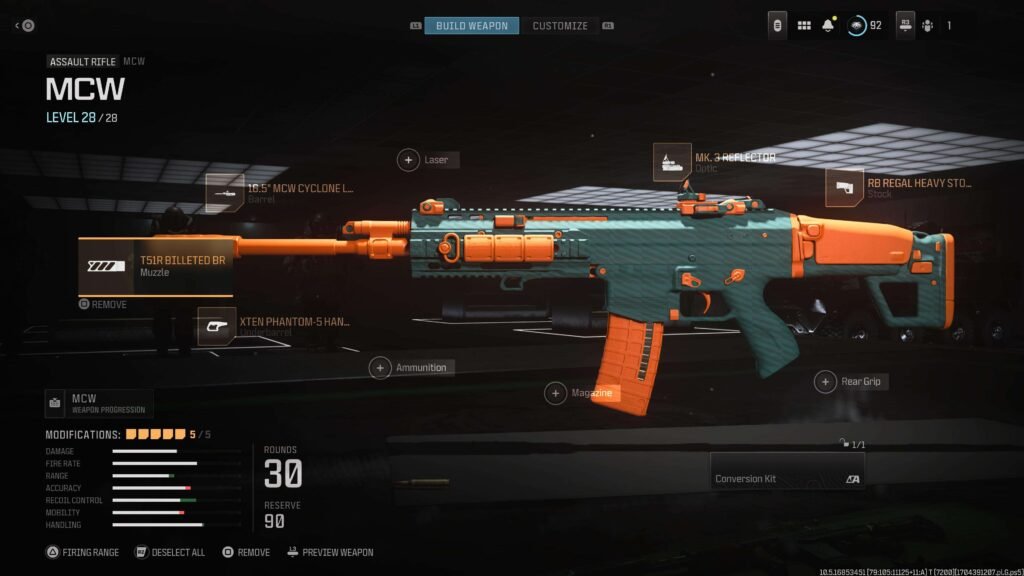The height and width of the screenshot is (576, 1024).
Task: Select the Build Weapon tab
Action: click(472, 25)
